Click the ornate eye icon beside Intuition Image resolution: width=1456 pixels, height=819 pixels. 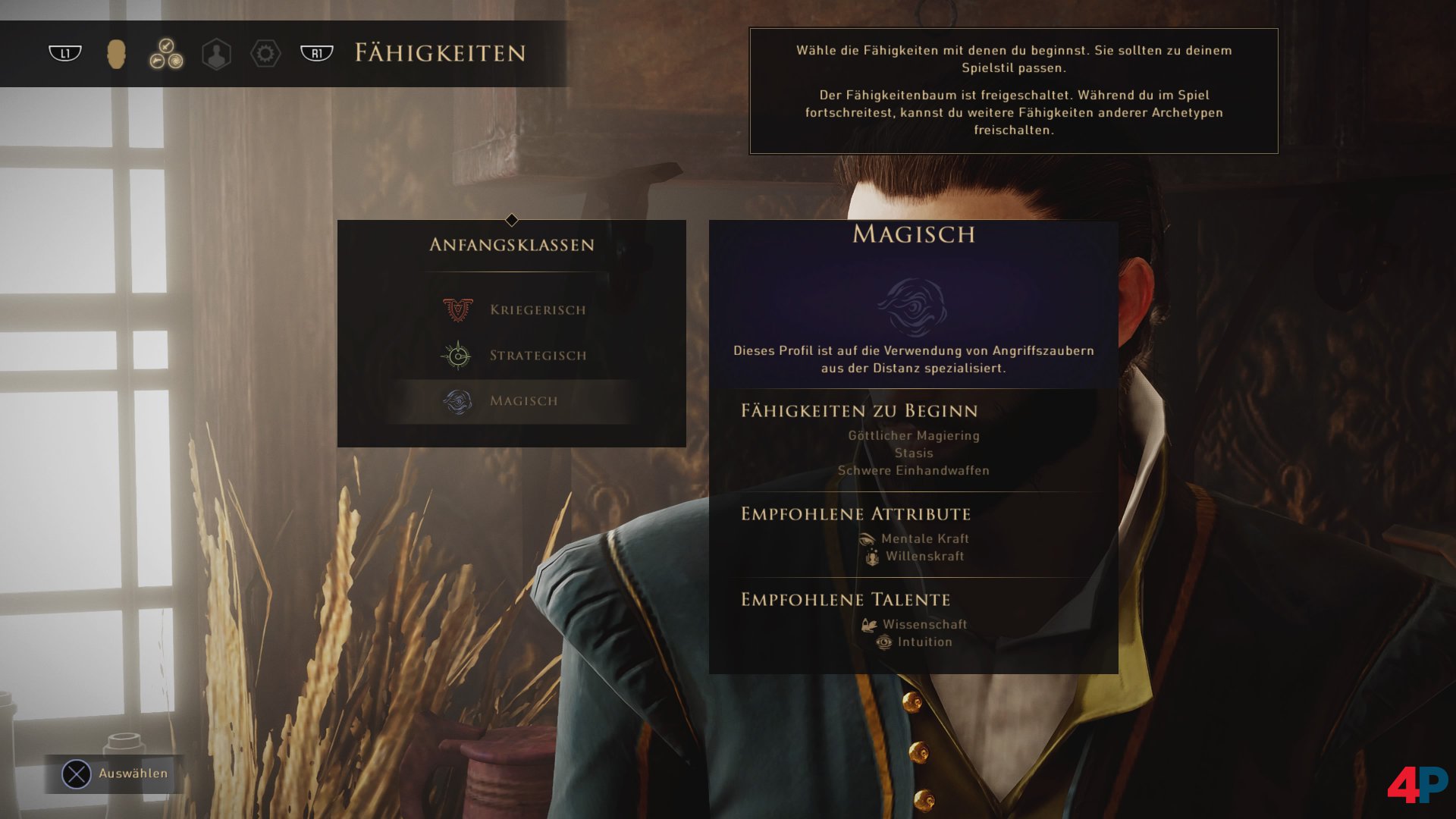(x=884, y=642)
